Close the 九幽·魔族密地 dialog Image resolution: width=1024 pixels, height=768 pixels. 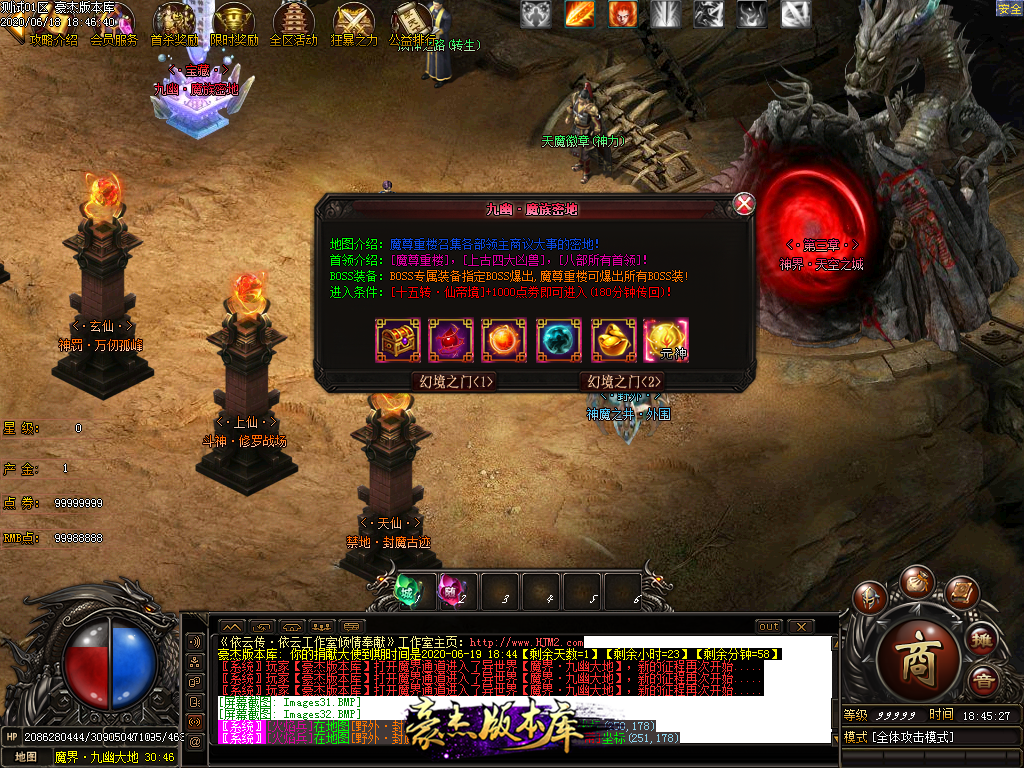pyautogui.click(x=744, y=204)
